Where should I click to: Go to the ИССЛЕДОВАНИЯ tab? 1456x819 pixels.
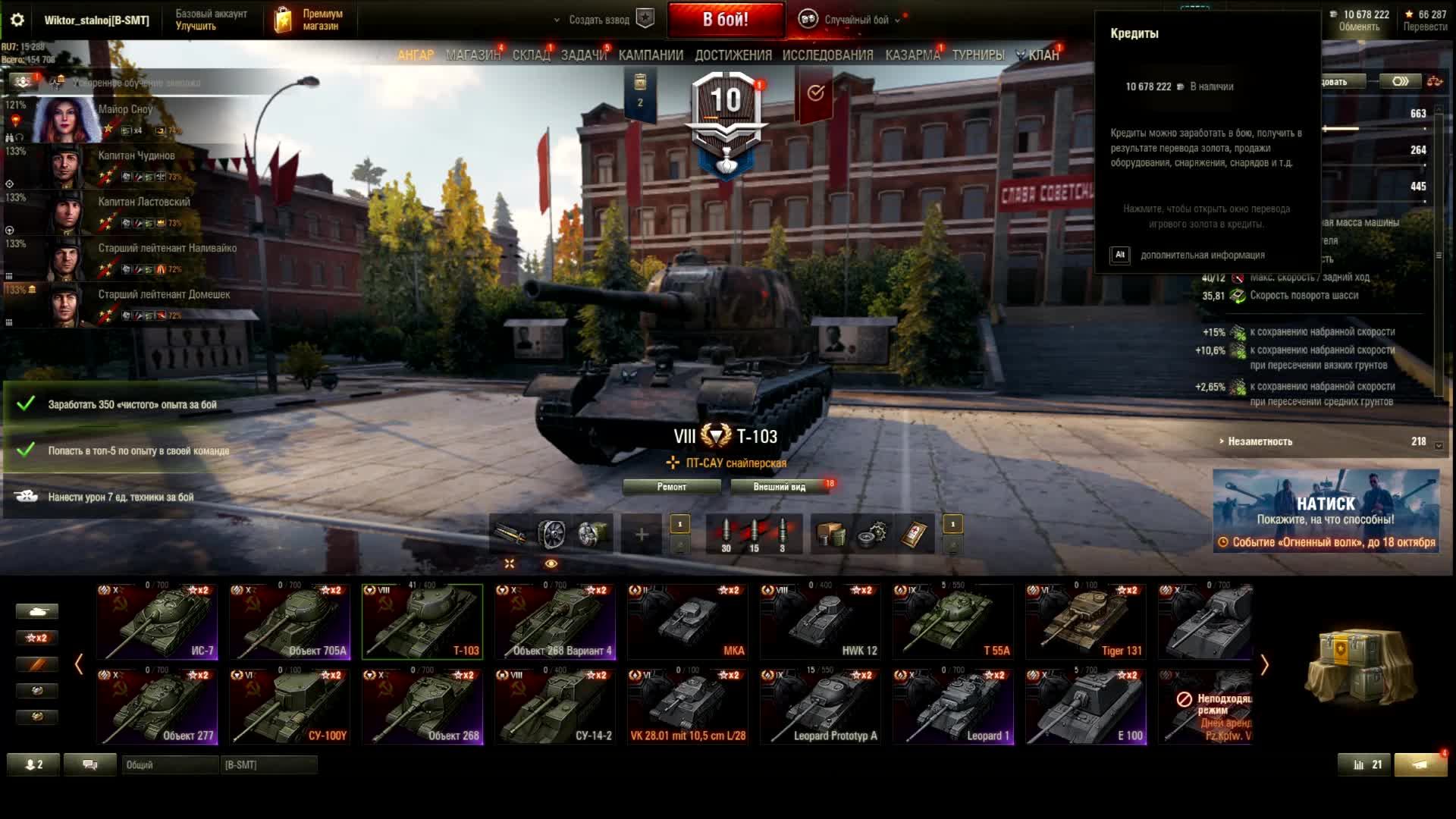coord(827,55)
